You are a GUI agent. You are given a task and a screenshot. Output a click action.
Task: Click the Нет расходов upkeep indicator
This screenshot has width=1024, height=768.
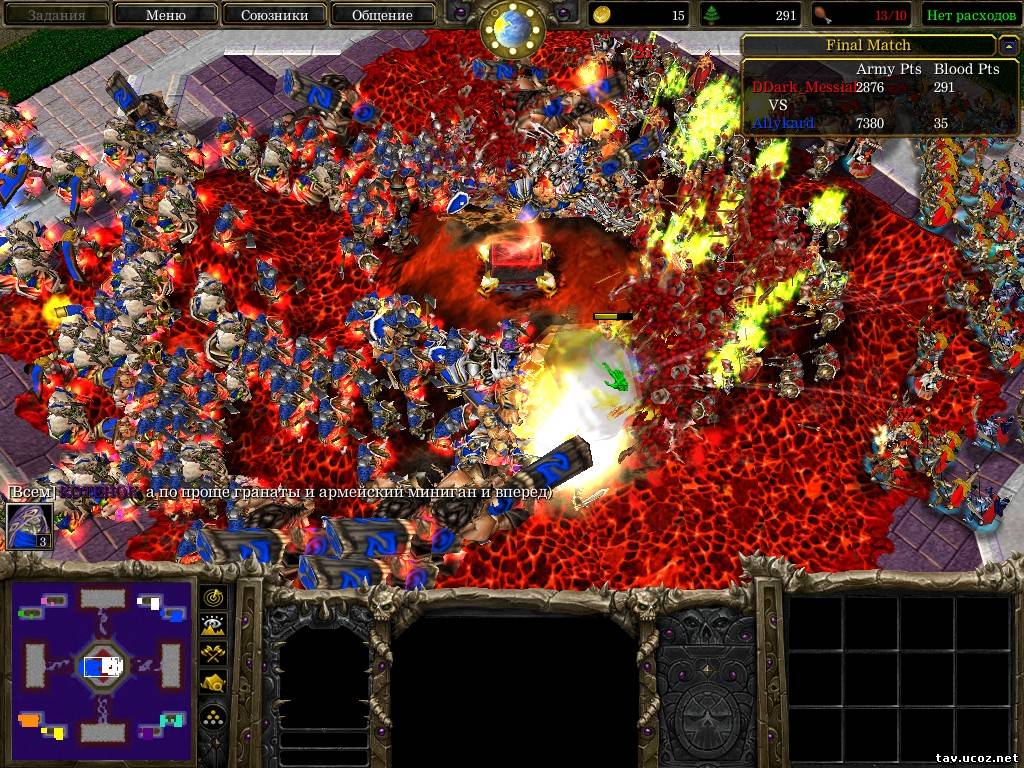pyautogui.click(x=969, y=15)
